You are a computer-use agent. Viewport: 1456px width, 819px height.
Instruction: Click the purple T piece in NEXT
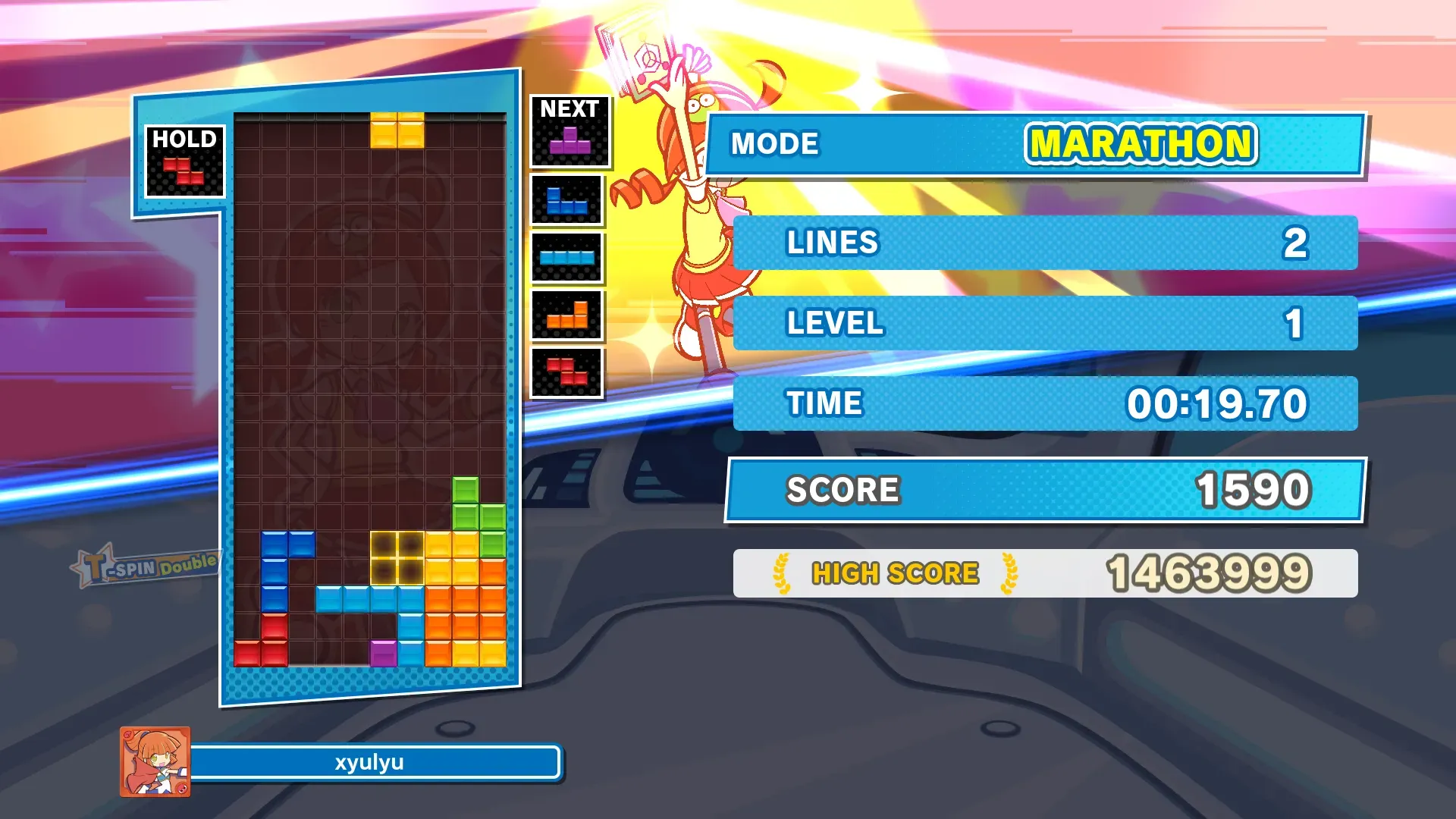570,141
